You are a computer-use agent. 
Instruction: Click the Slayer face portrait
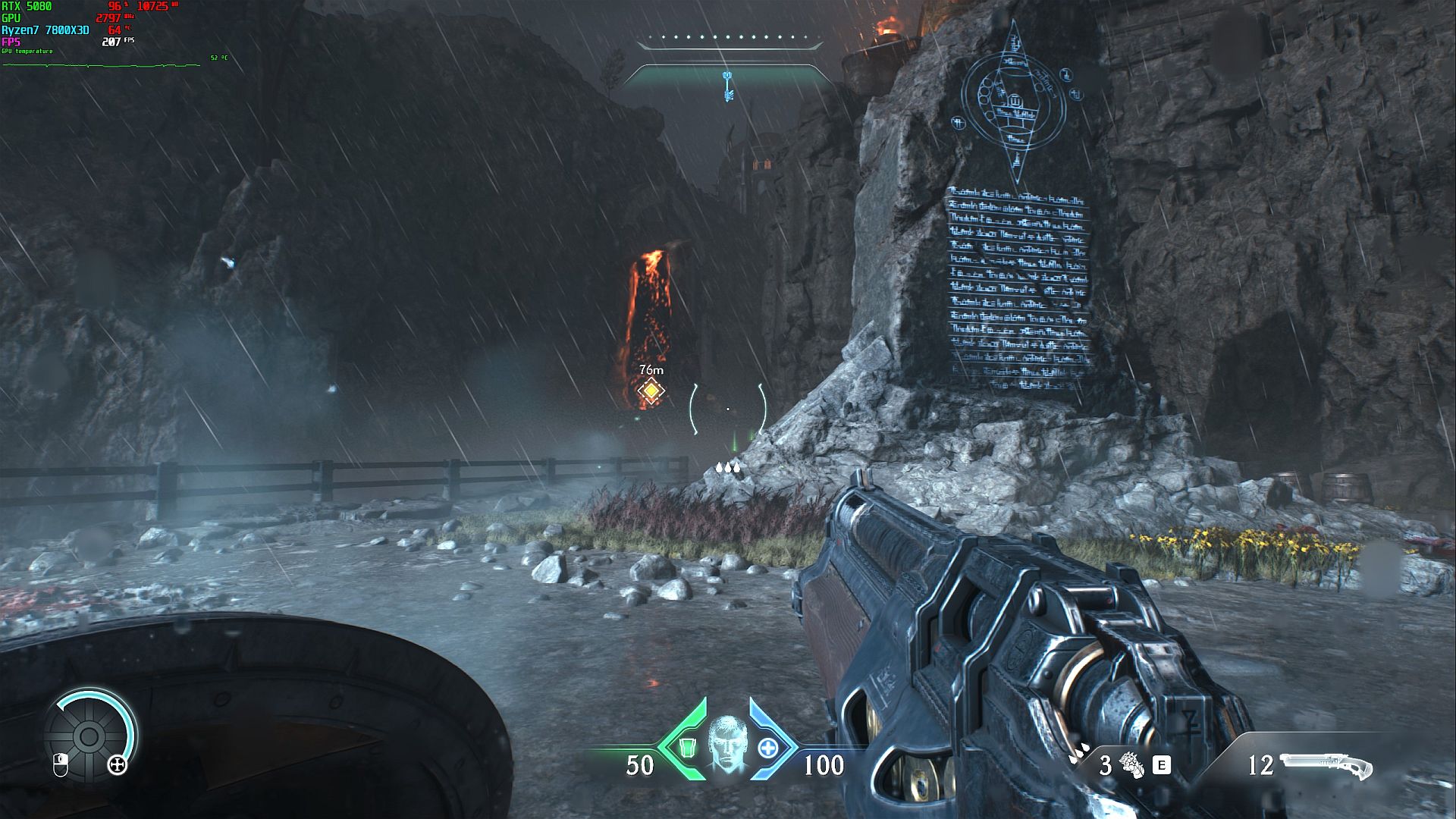click(x=726, y=744)
